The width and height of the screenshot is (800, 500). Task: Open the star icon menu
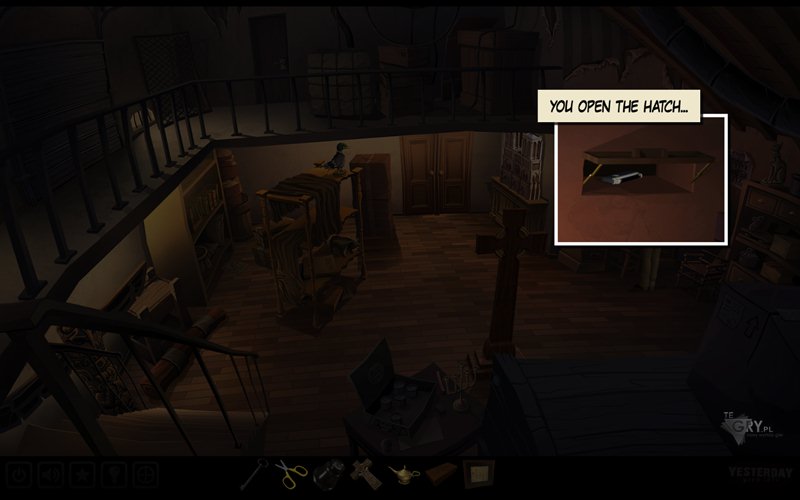(83, 474)
